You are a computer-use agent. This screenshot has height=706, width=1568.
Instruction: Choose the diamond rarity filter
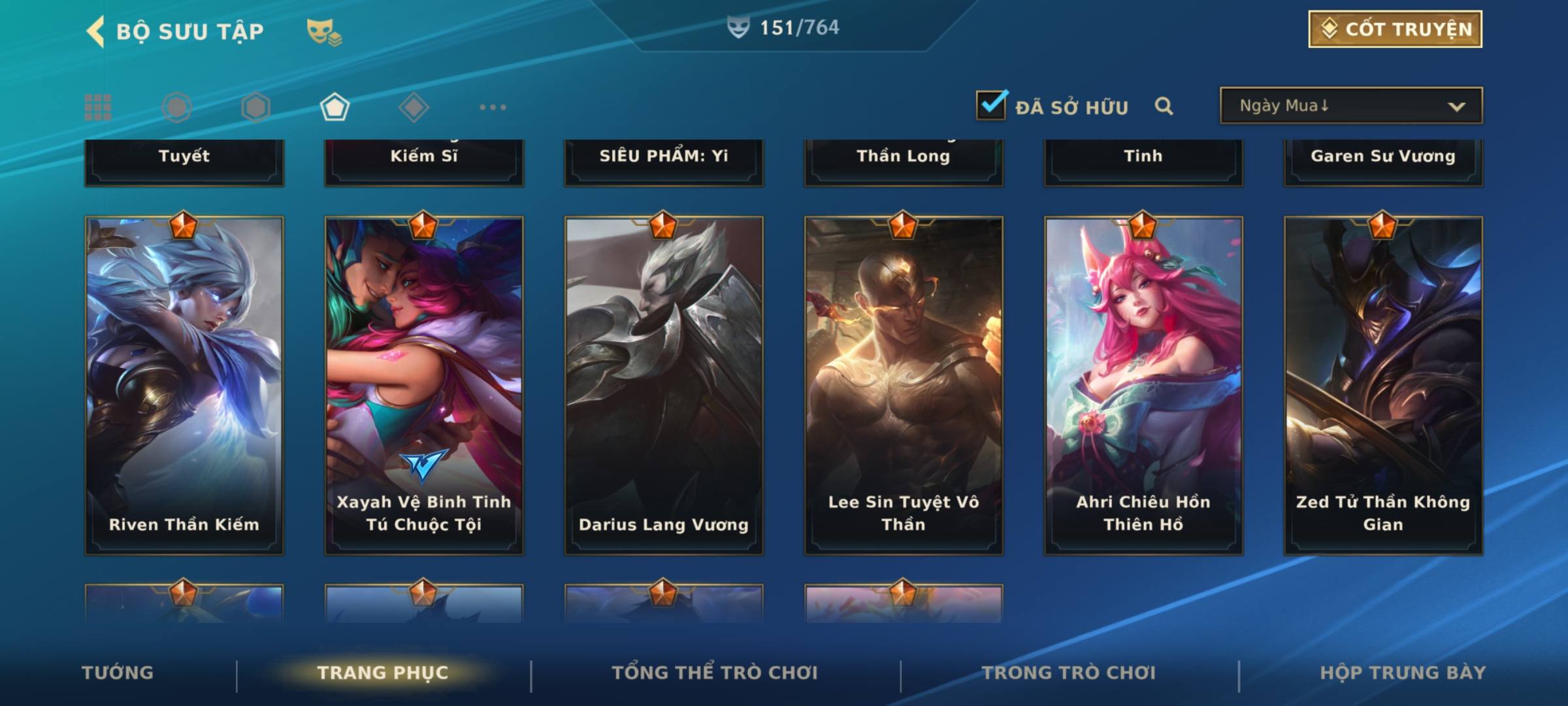pos(414,107)
